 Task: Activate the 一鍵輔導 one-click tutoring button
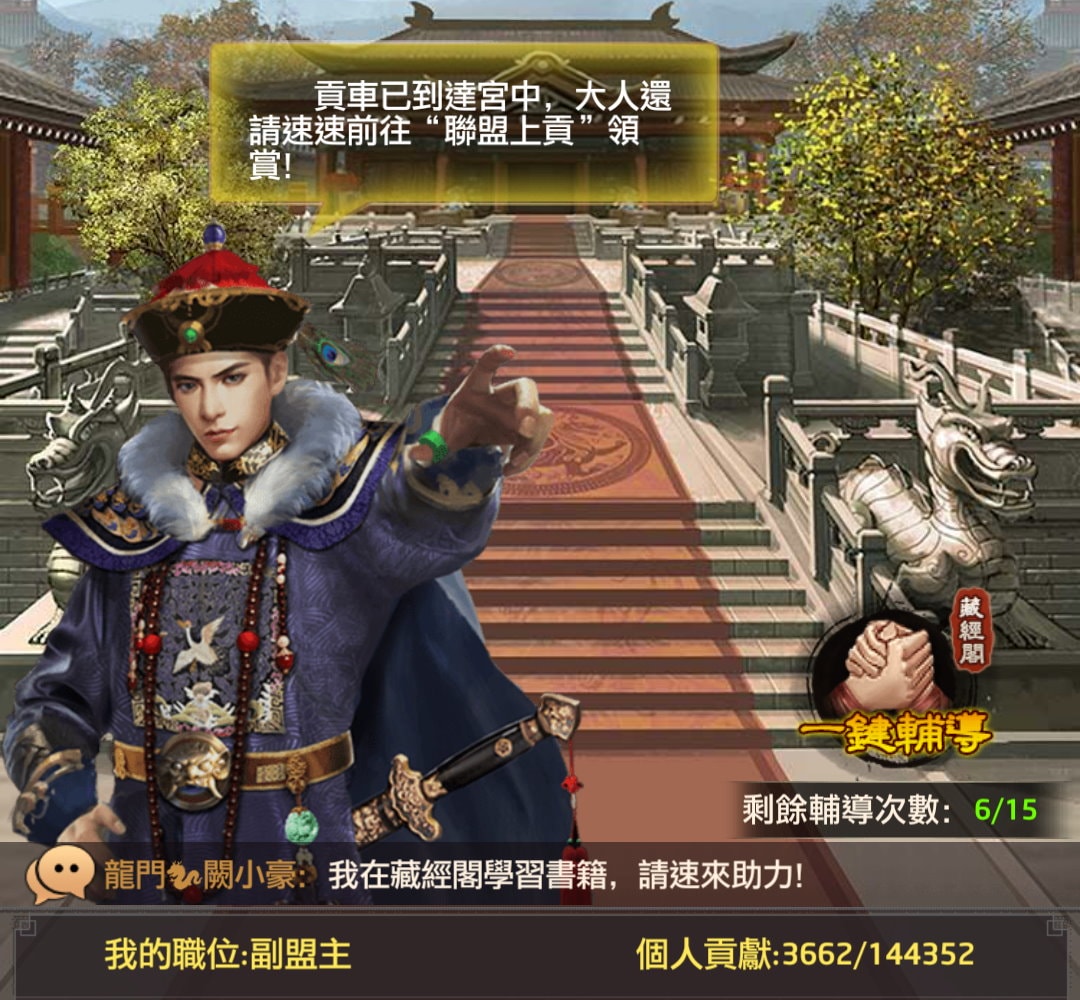(x=893, y=735)
